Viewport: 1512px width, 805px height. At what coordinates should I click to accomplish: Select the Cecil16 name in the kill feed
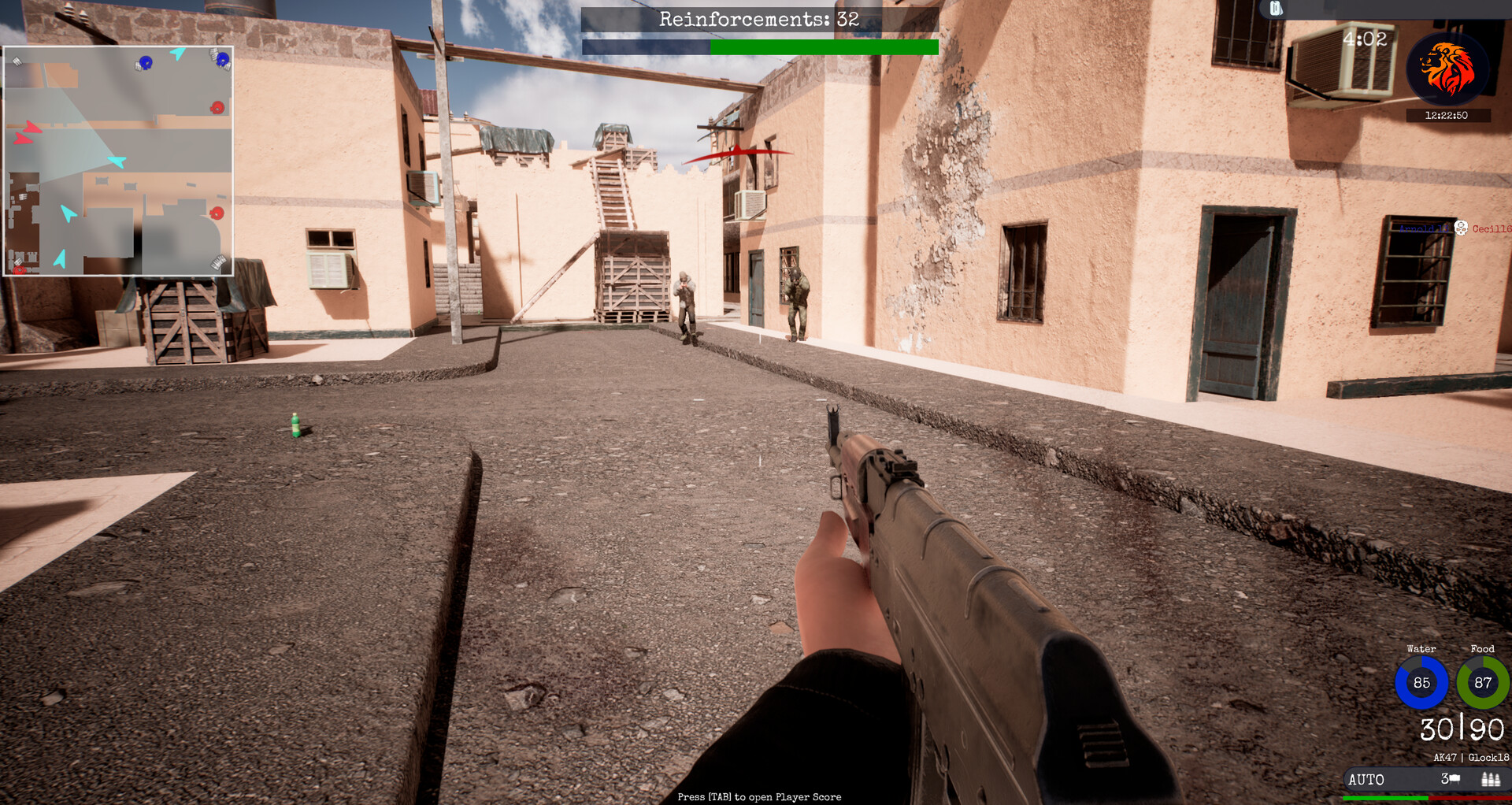(x=1492, y=228)
